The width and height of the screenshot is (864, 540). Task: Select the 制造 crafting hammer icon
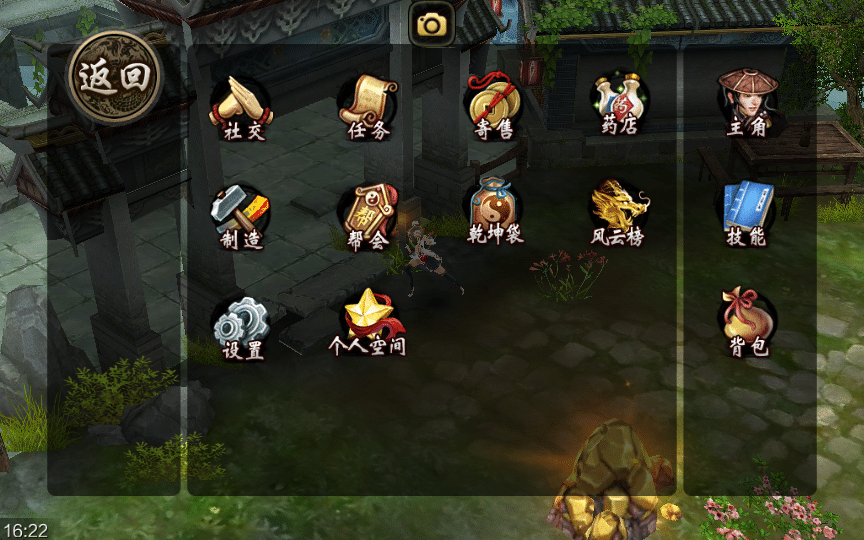tap(240, 215)
